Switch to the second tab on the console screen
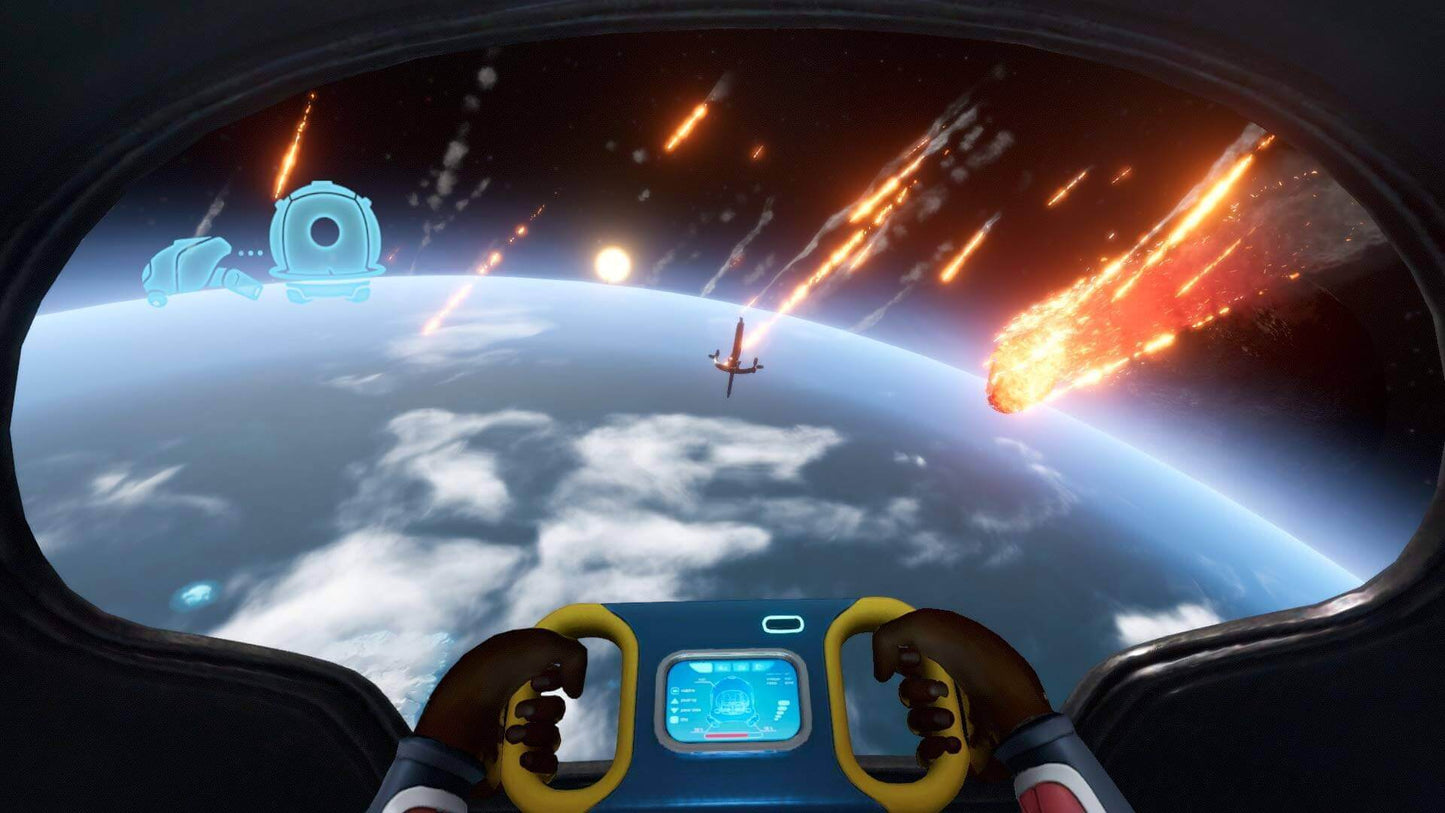Viewport: 1445px width, 813px height. [x=723, y=666]
